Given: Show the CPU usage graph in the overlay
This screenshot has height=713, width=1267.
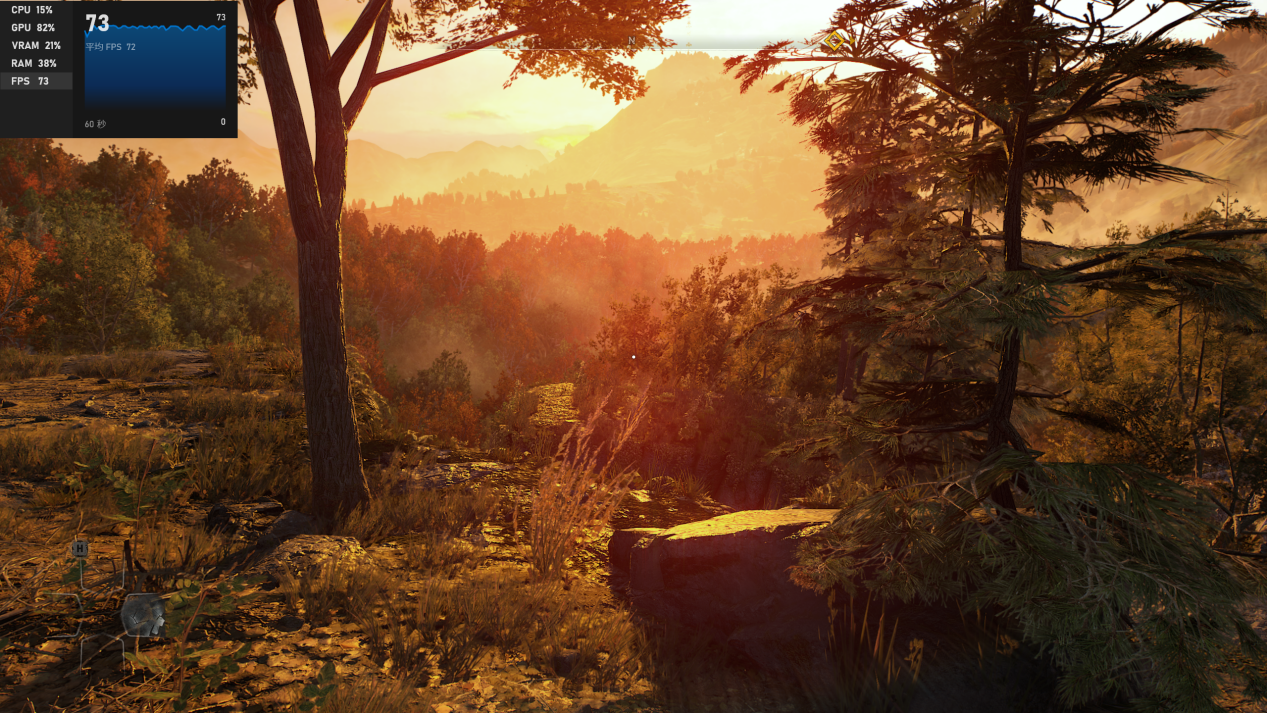Looking at the screenshot, I should pyautogui.click(x=33, y=10).
